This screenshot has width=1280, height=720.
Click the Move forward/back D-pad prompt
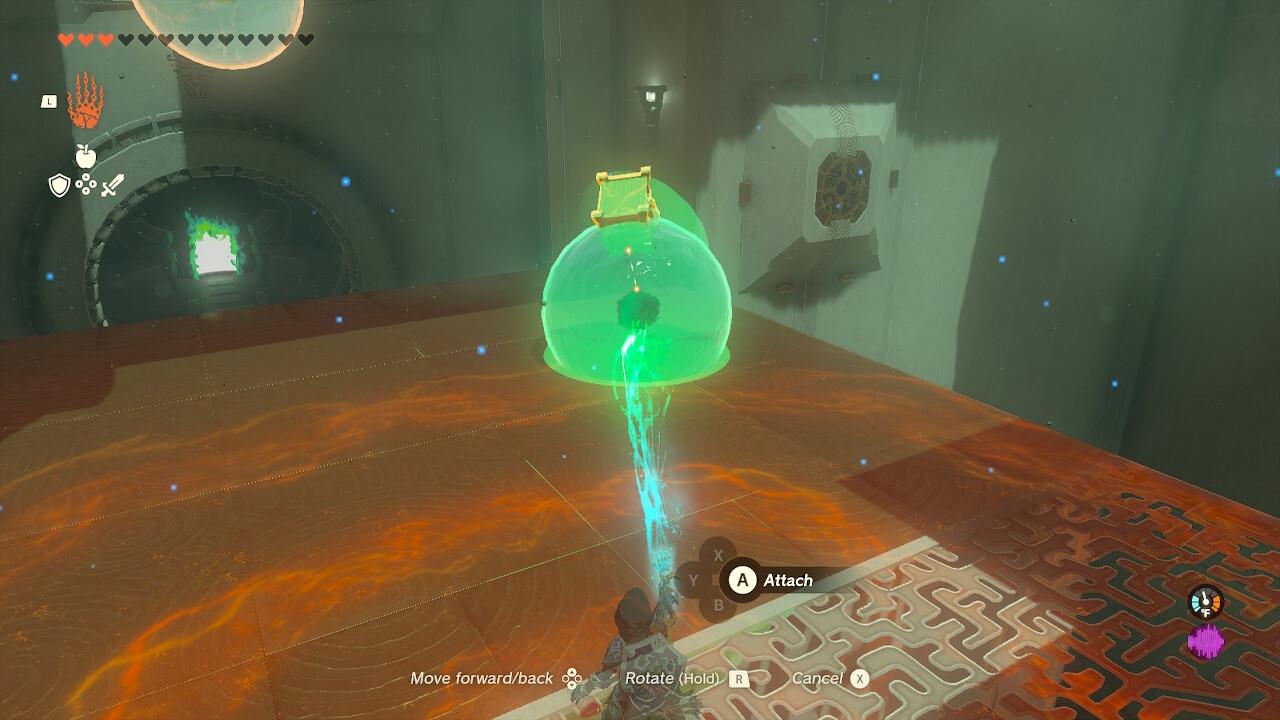tap(570, 678)
